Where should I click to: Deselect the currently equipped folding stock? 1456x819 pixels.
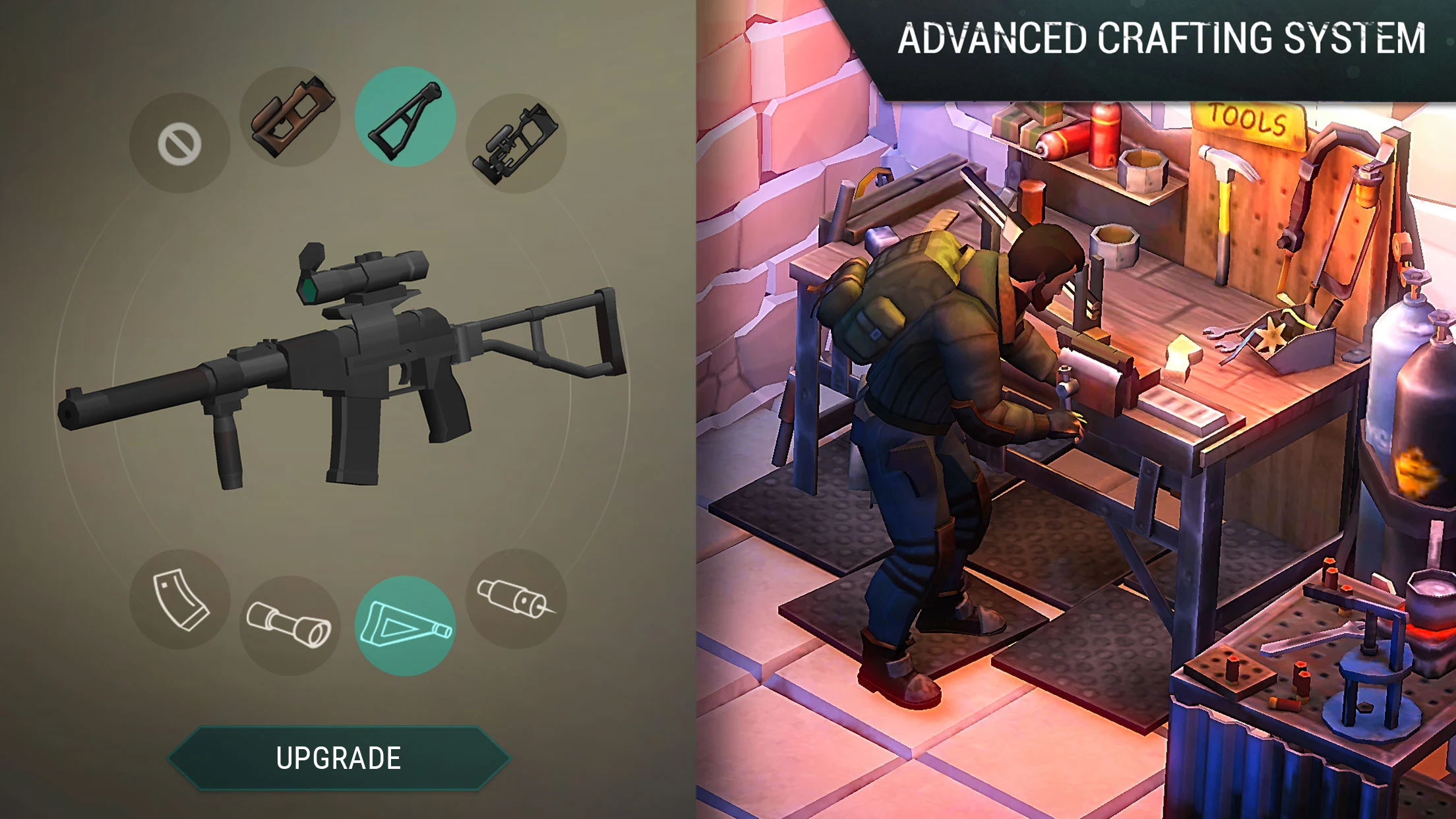(x=407, y=119)
